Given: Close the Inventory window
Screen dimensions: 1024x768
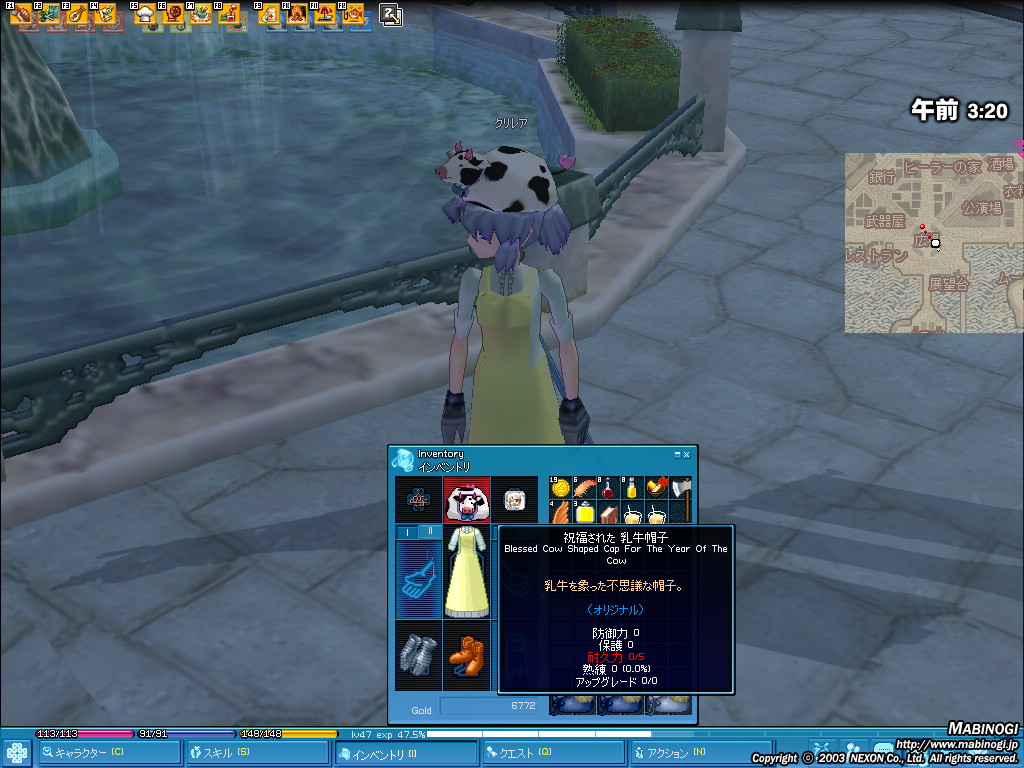Looking at the screenshot, I should (686, 455).
